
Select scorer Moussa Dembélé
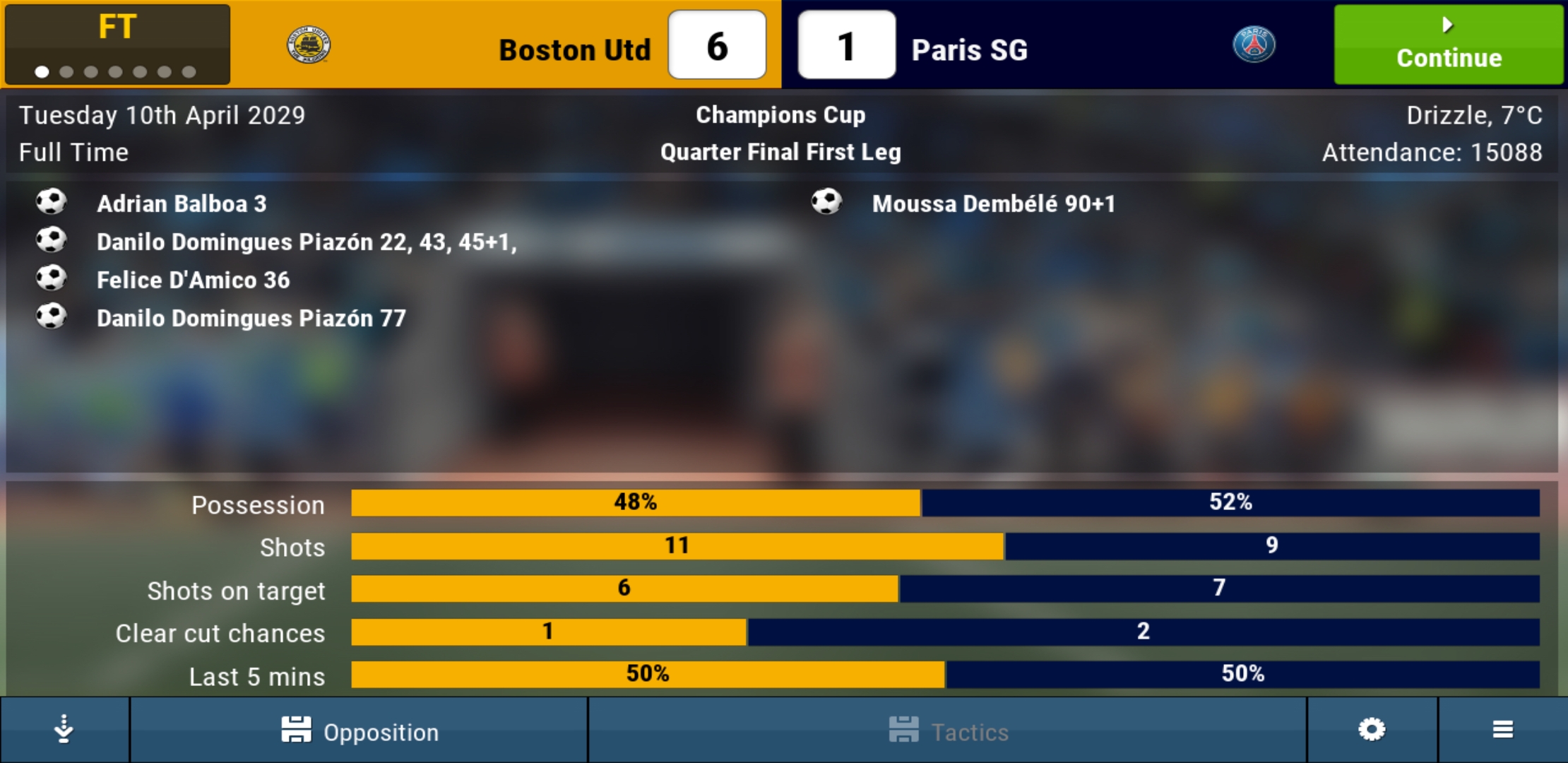[x=992, y=204]
